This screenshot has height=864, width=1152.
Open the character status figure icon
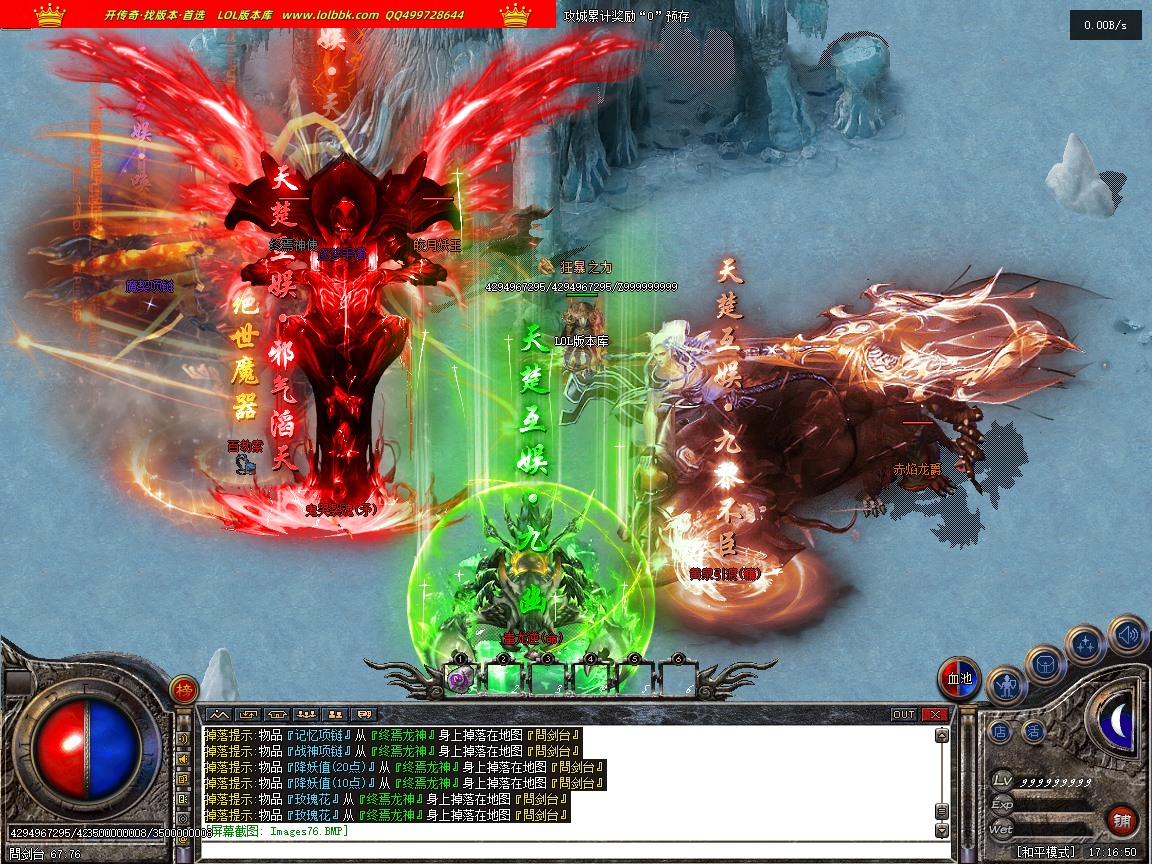pyautogui.click(x=1005, y=686)
